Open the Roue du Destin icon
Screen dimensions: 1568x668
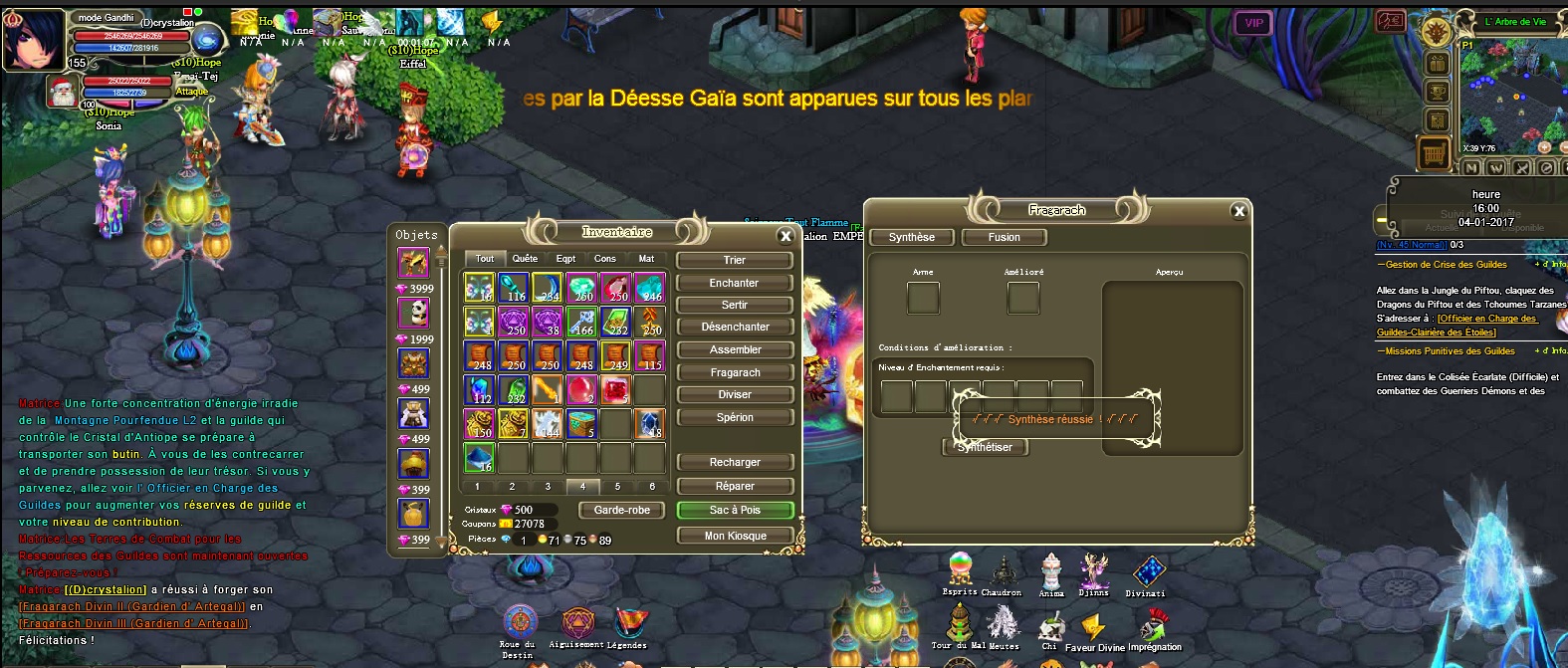(519, 622)
